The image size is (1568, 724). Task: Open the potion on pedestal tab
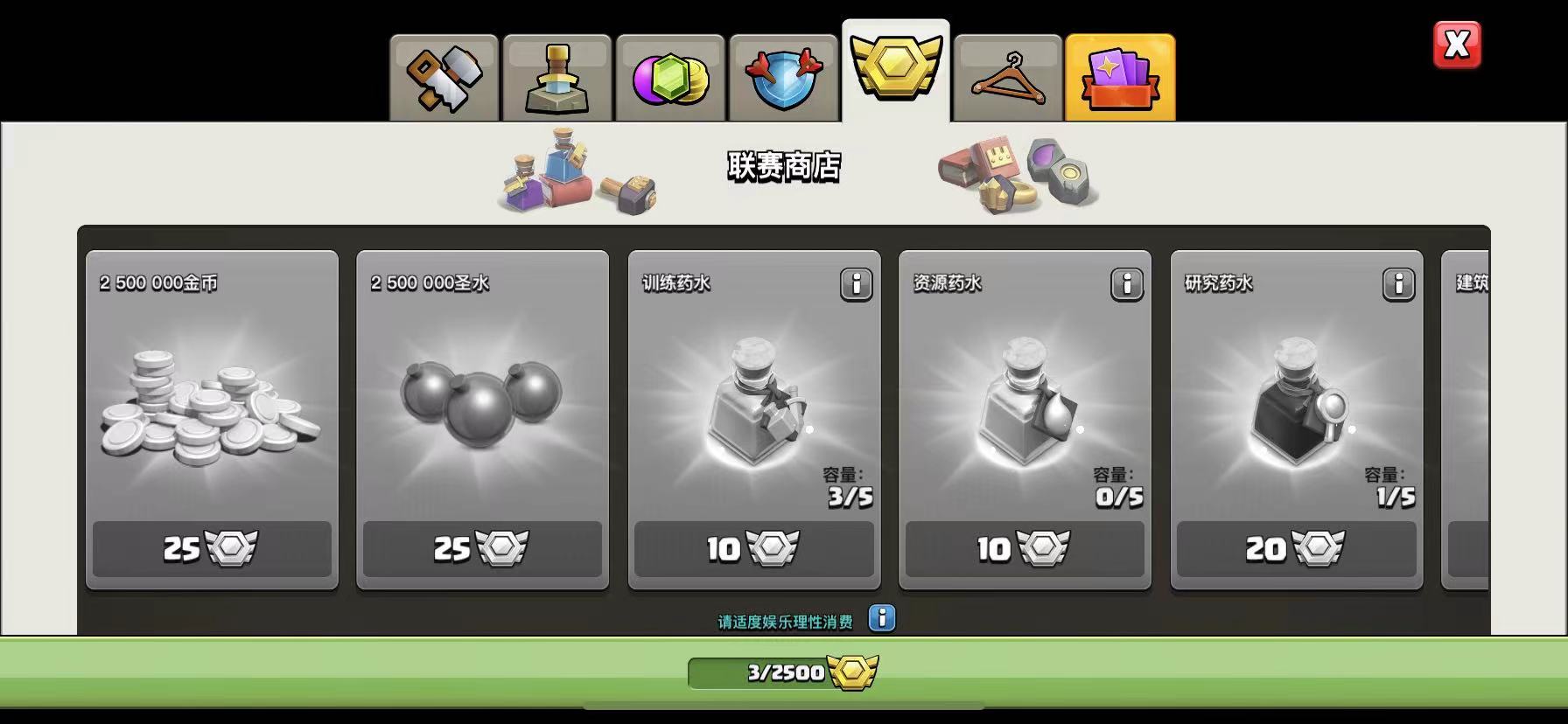557,79
